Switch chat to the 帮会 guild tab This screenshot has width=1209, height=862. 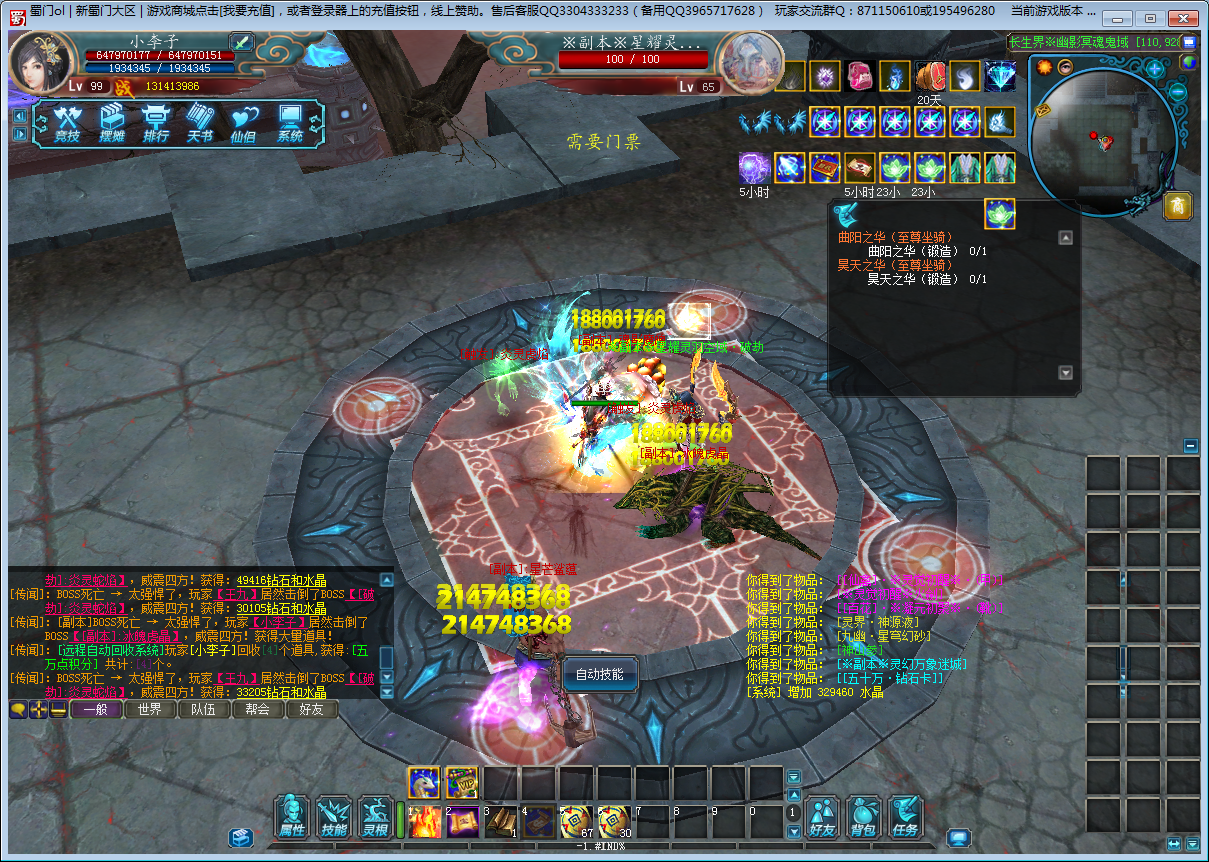[x=258, y=710]
